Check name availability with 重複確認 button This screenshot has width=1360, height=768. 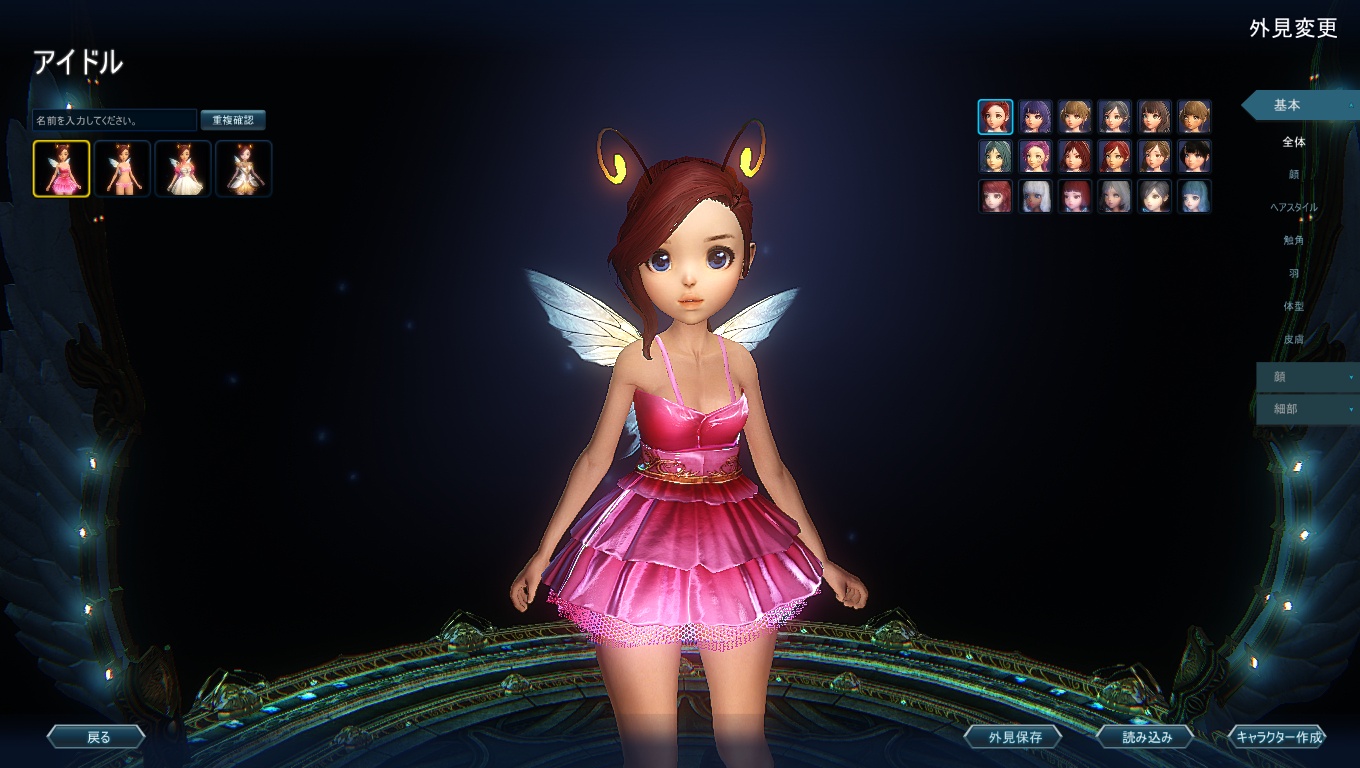[x=233, y=120]
